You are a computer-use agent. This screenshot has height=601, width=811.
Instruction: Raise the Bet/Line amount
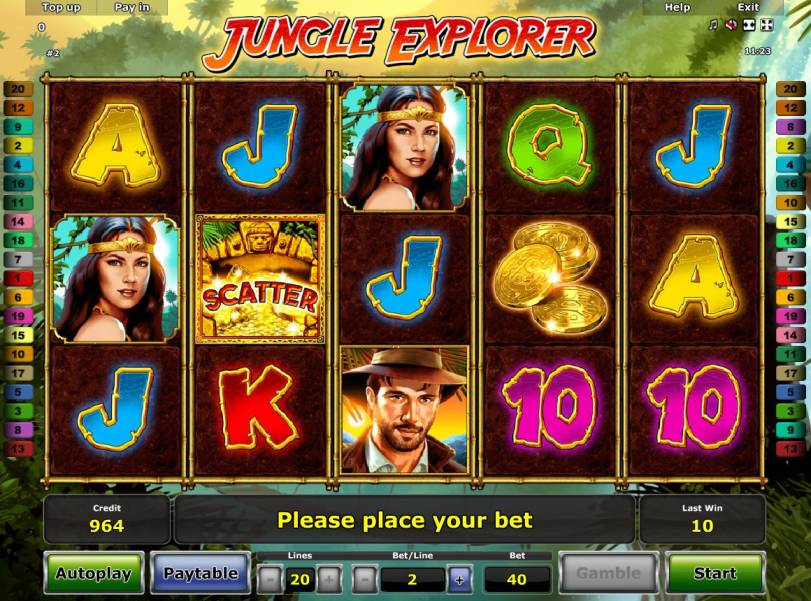click(x=459, y=579)
